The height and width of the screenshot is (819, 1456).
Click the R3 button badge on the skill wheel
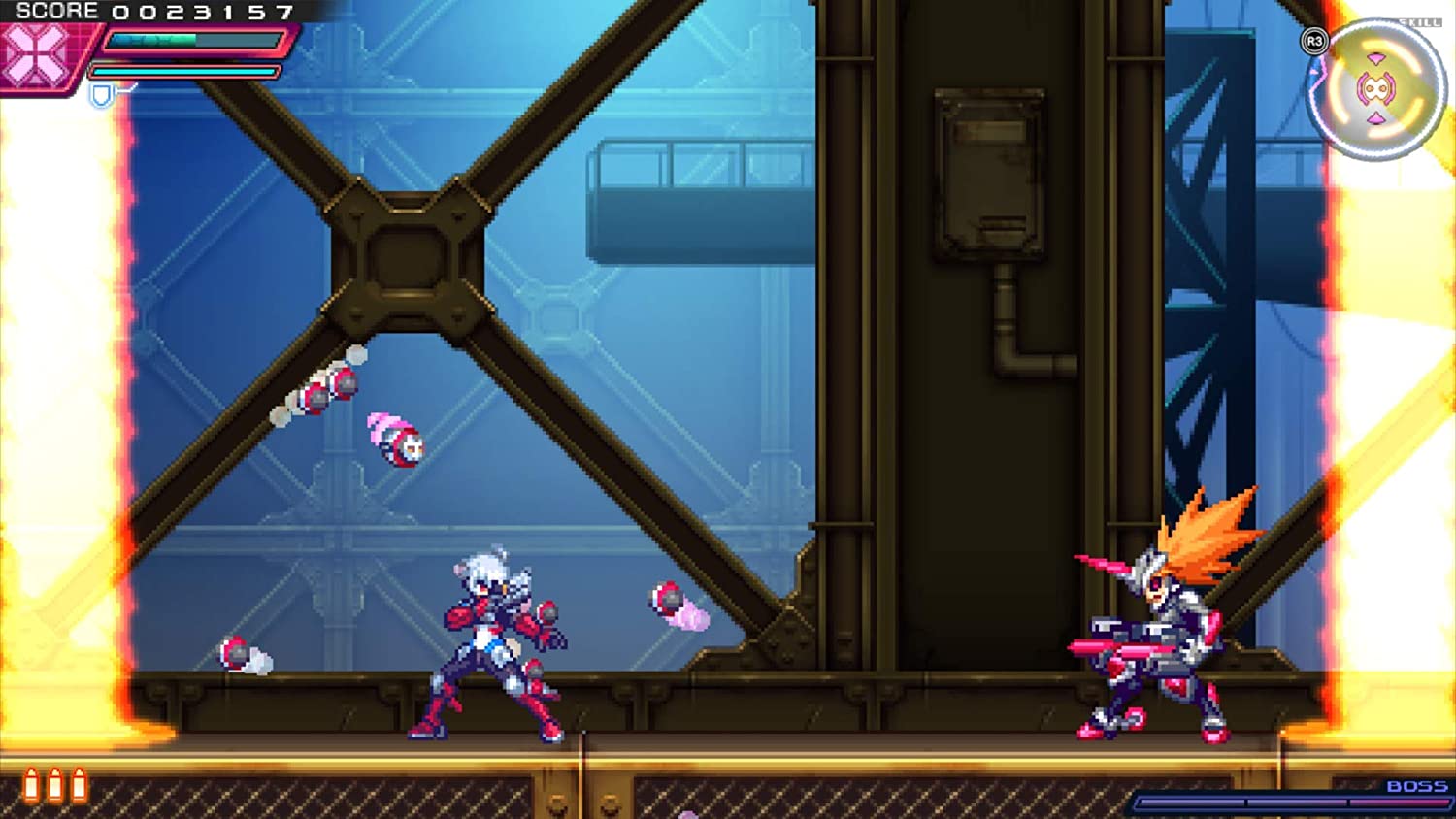(x=1314, y=41)
